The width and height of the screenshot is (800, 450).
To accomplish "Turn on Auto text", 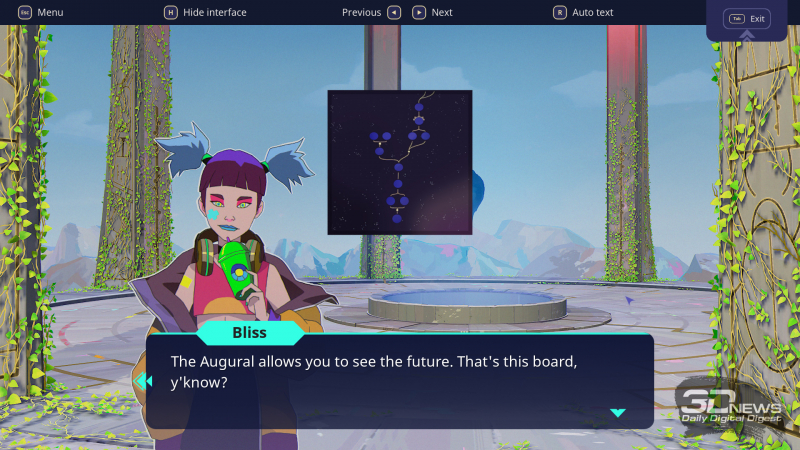I will click(583, 12).
